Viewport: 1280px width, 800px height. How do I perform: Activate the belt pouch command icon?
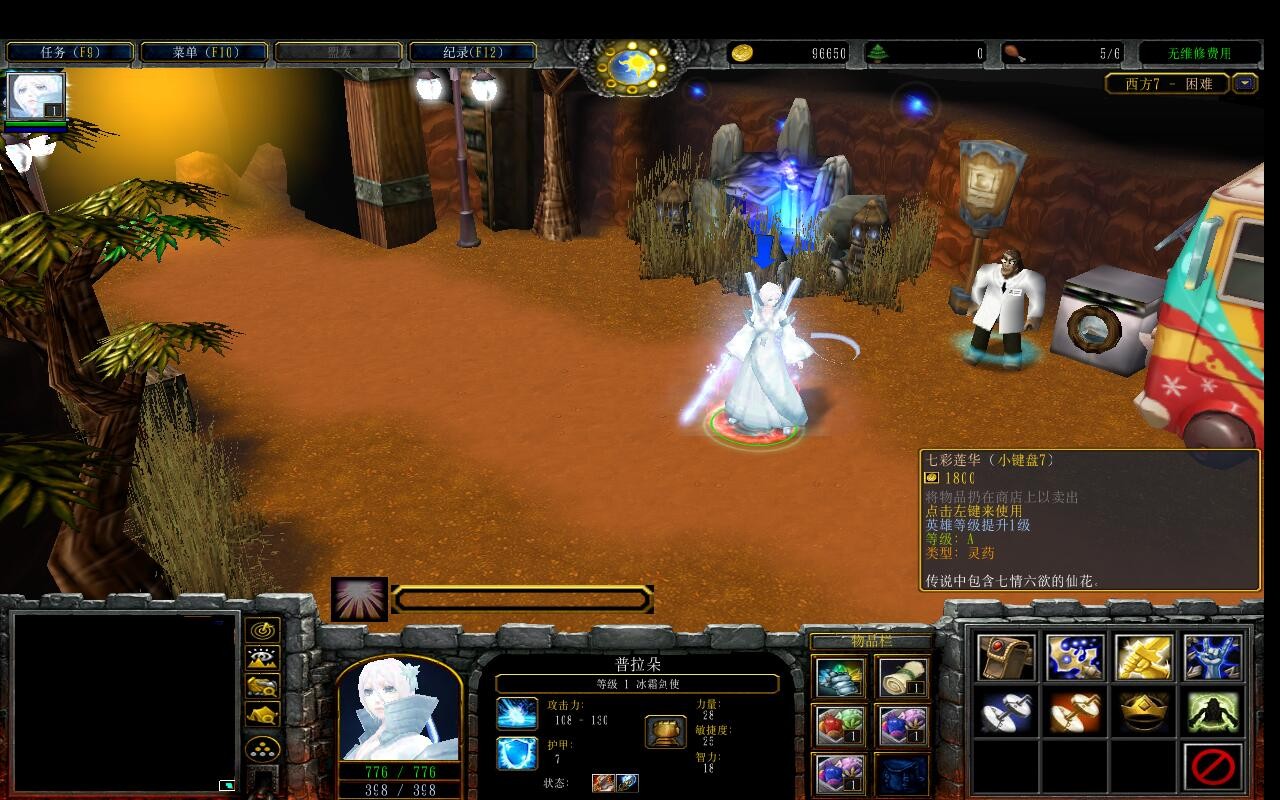click(x=1006, y=658)
